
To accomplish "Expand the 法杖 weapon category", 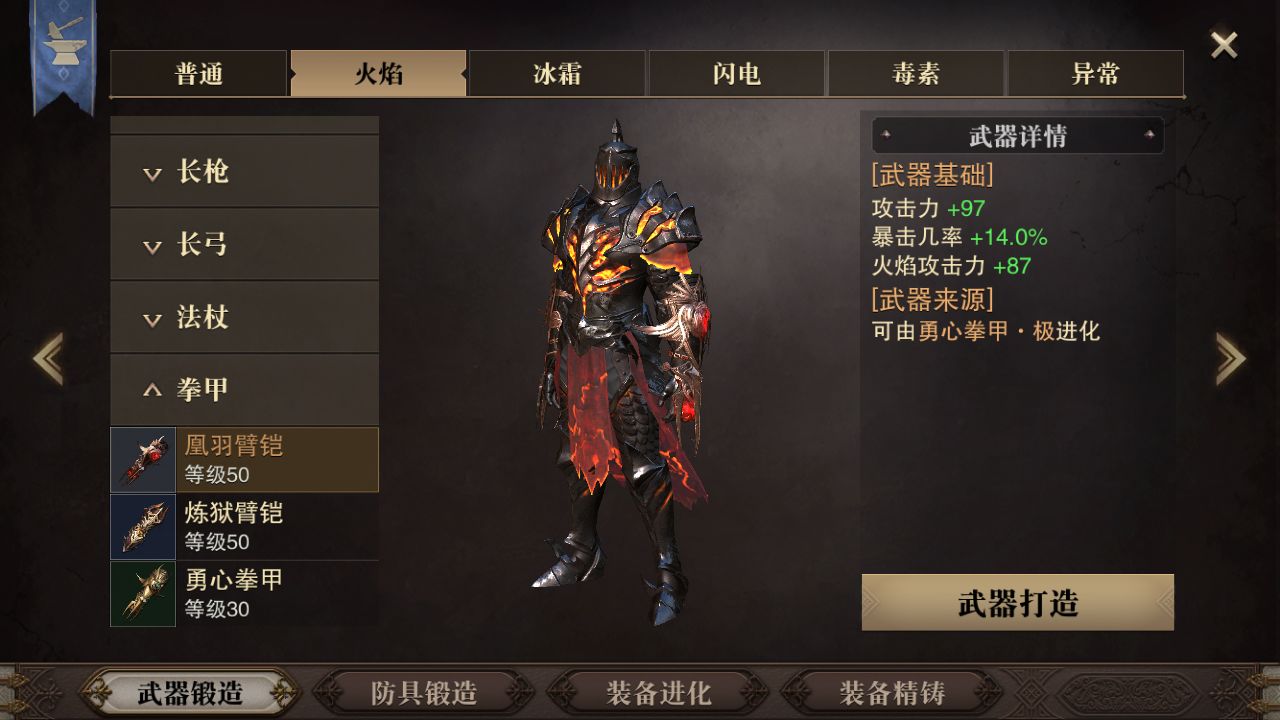I will (244, 318).
